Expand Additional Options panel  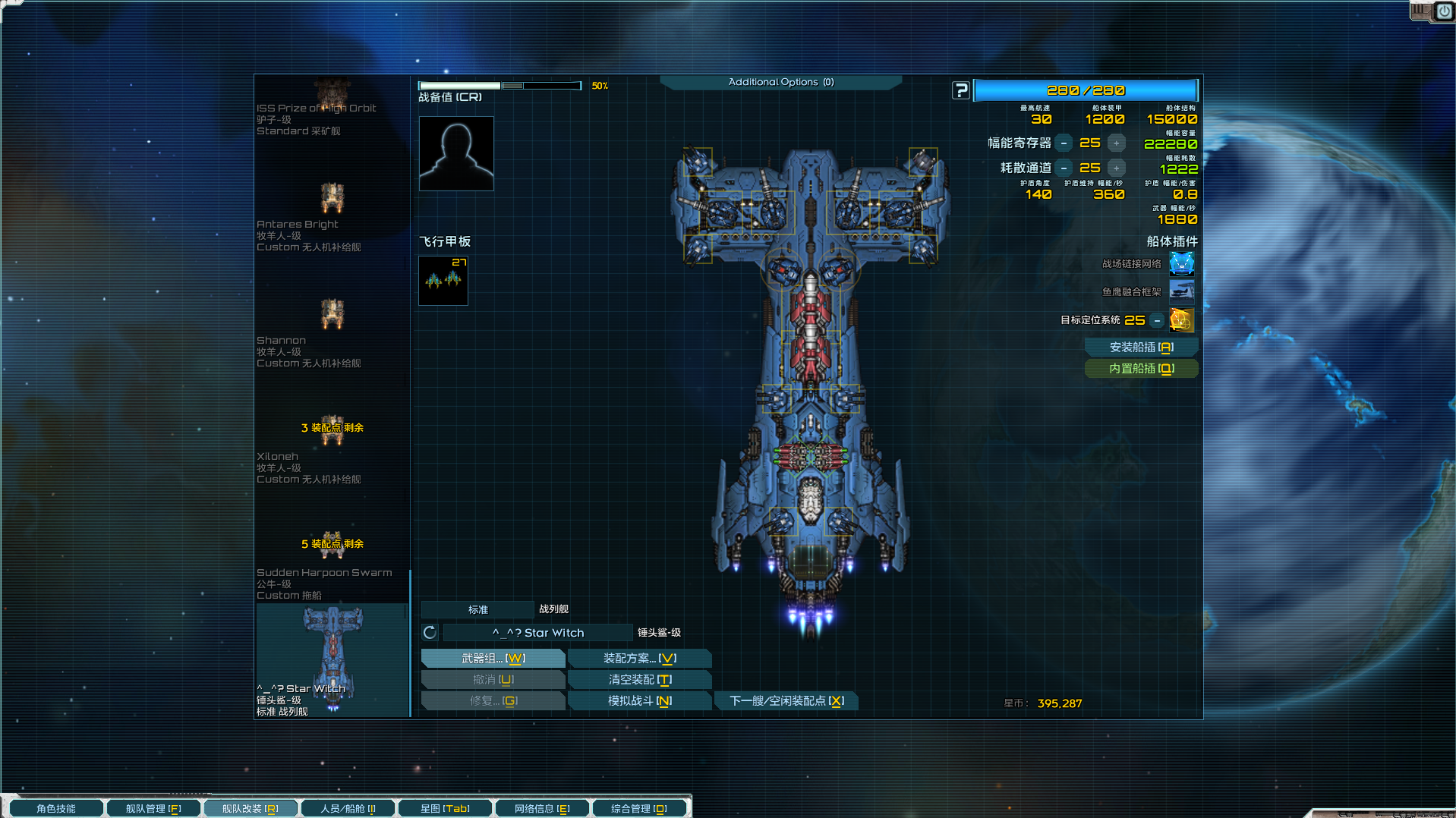pos(780,82)
